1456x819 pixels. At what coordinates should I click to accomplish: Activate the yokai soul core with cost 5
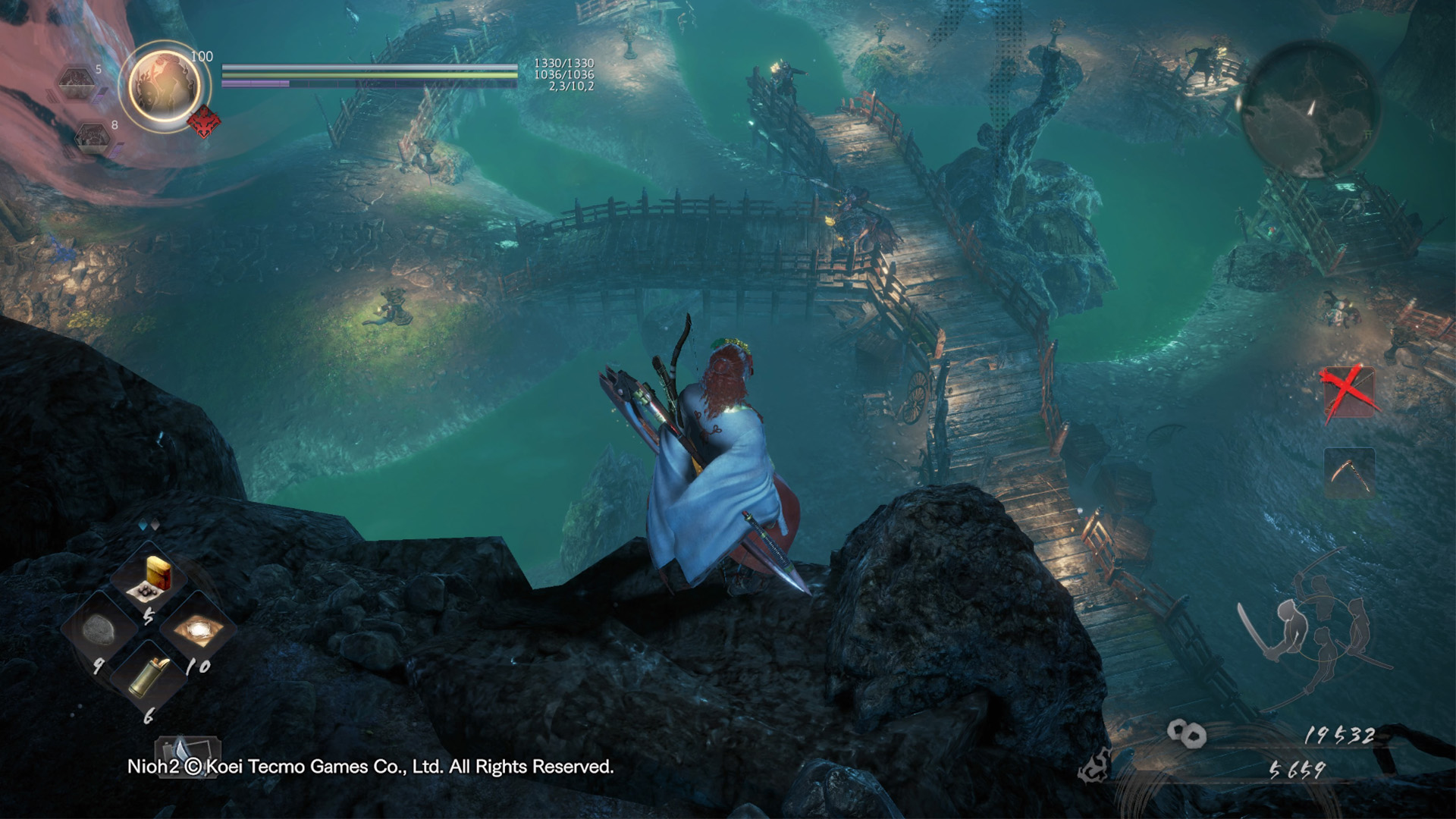click(x=77, y=81)
